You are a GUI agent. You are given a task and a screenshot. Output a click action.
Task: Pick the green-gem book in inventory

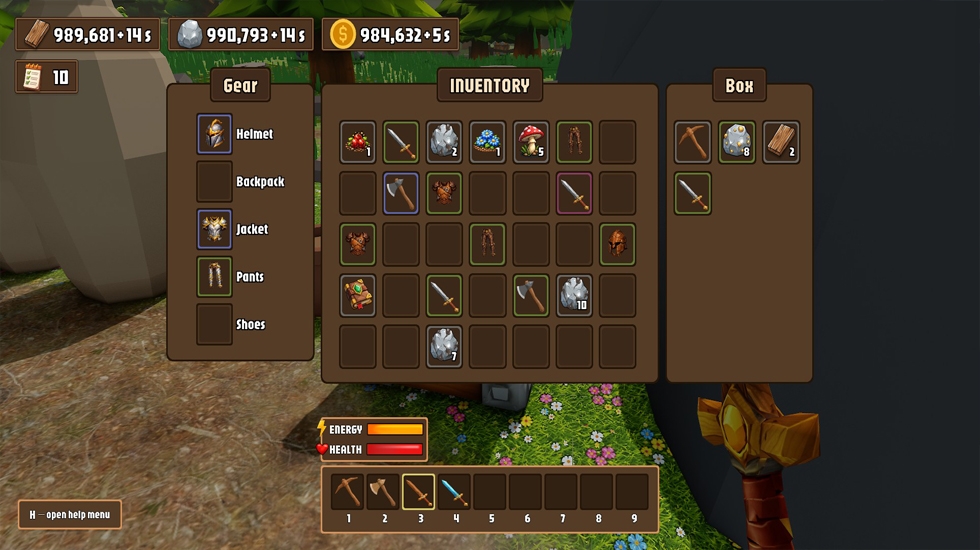click(358, 296)
